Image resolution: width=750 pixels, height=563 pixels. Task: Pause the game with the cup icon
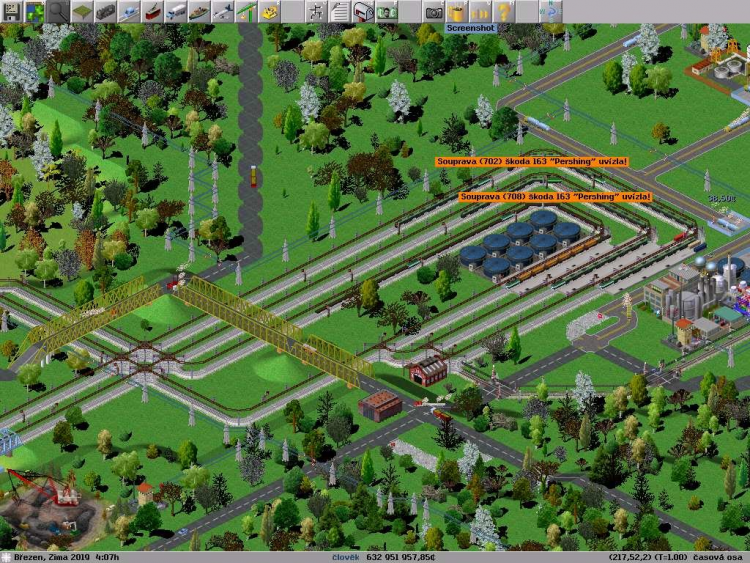[457, 11]
